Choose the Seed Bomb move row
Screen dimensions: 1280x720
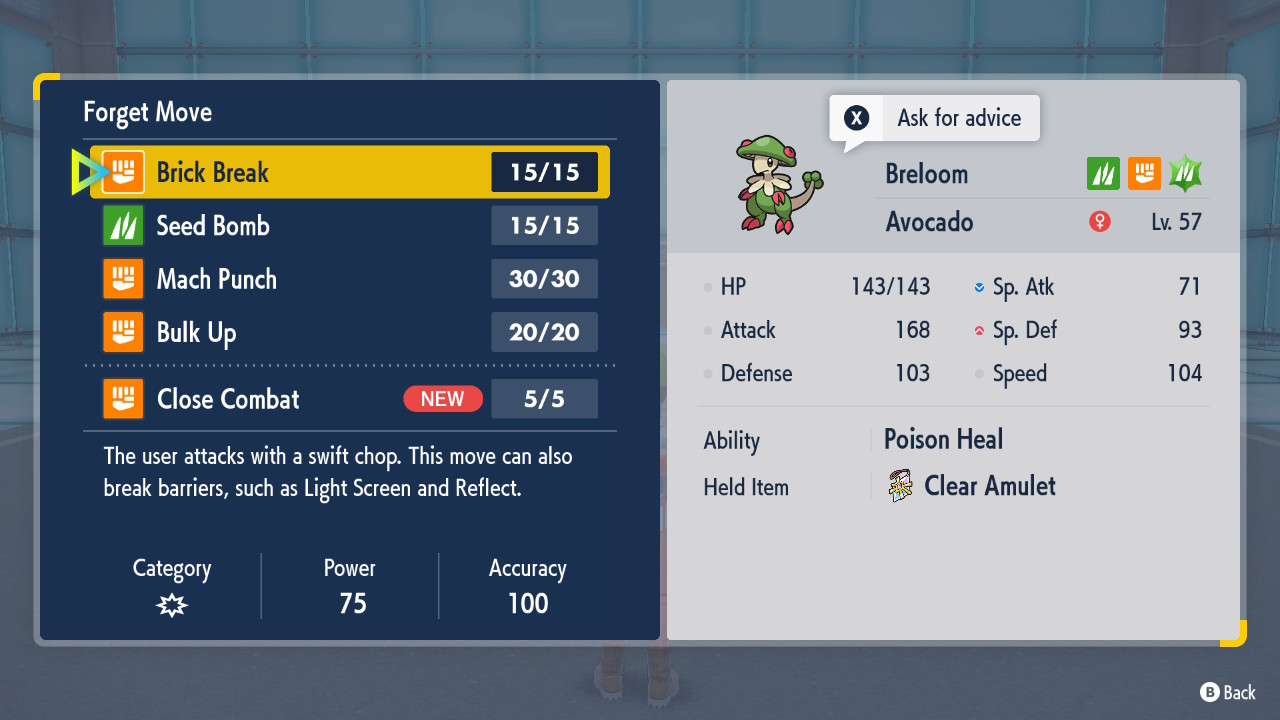[x=350, y=226]
